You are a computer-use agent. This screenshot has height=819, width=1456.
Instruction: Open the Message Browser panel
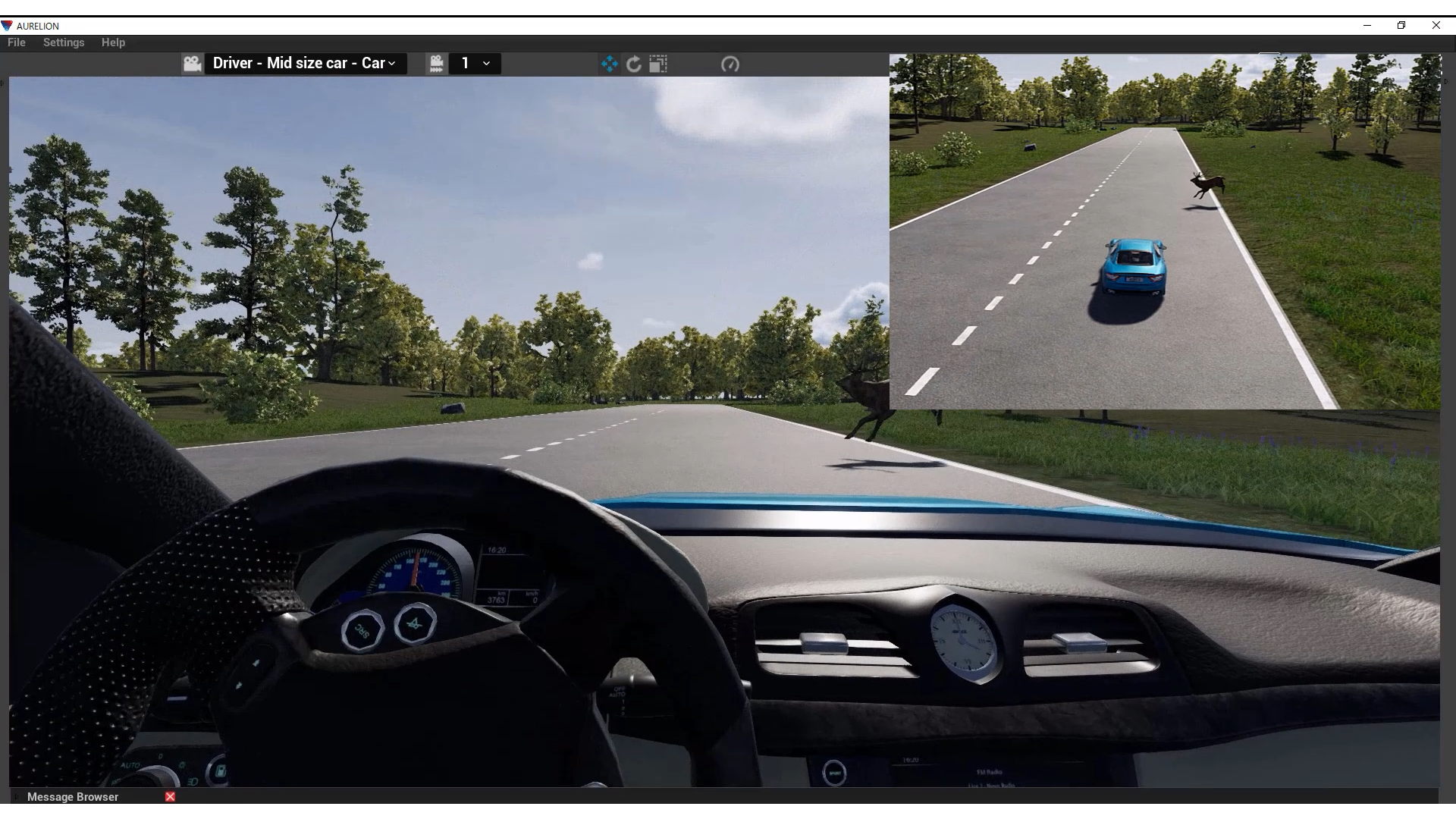(73, 797)
